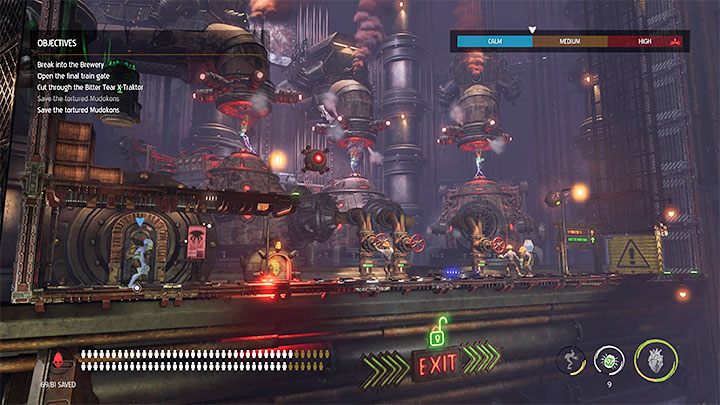The width and height of the screenshot is (720, 405).
Task: Select the green throwable item icon
Action: click(608, 358)
